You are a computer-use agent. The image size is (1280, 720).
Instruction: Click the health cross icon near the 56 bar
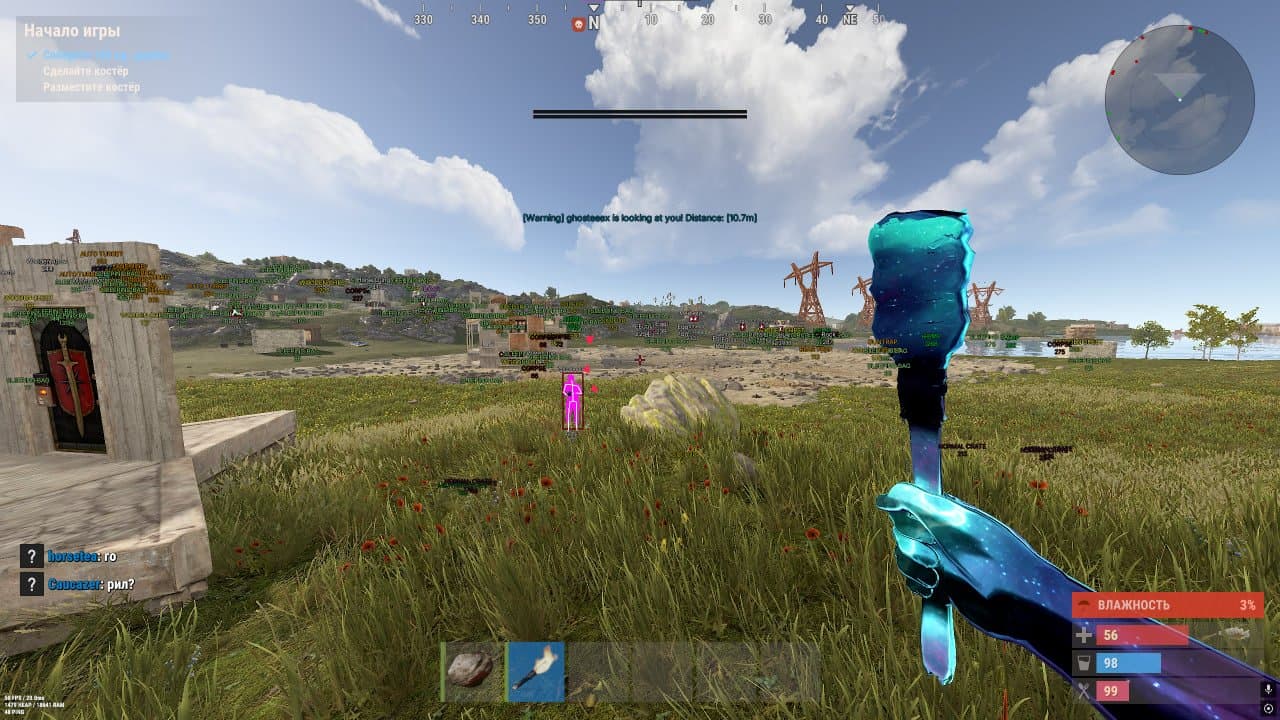click(1083, 635)
